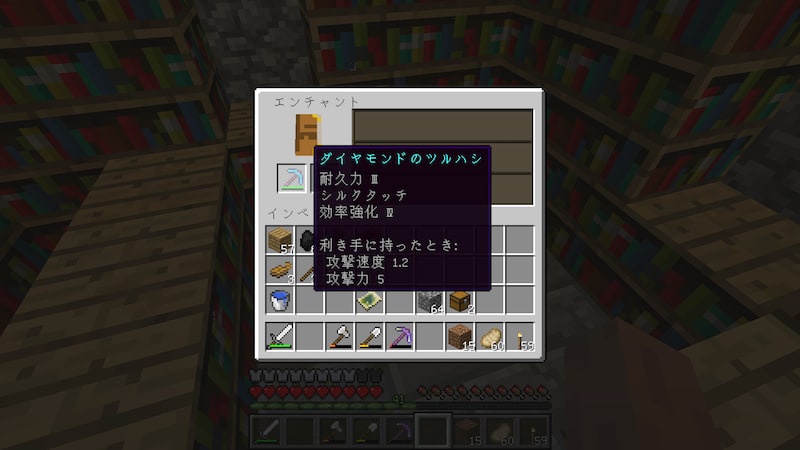Select the enchanted purple pickaxe in the hotbar row

[x=399, y=337]
